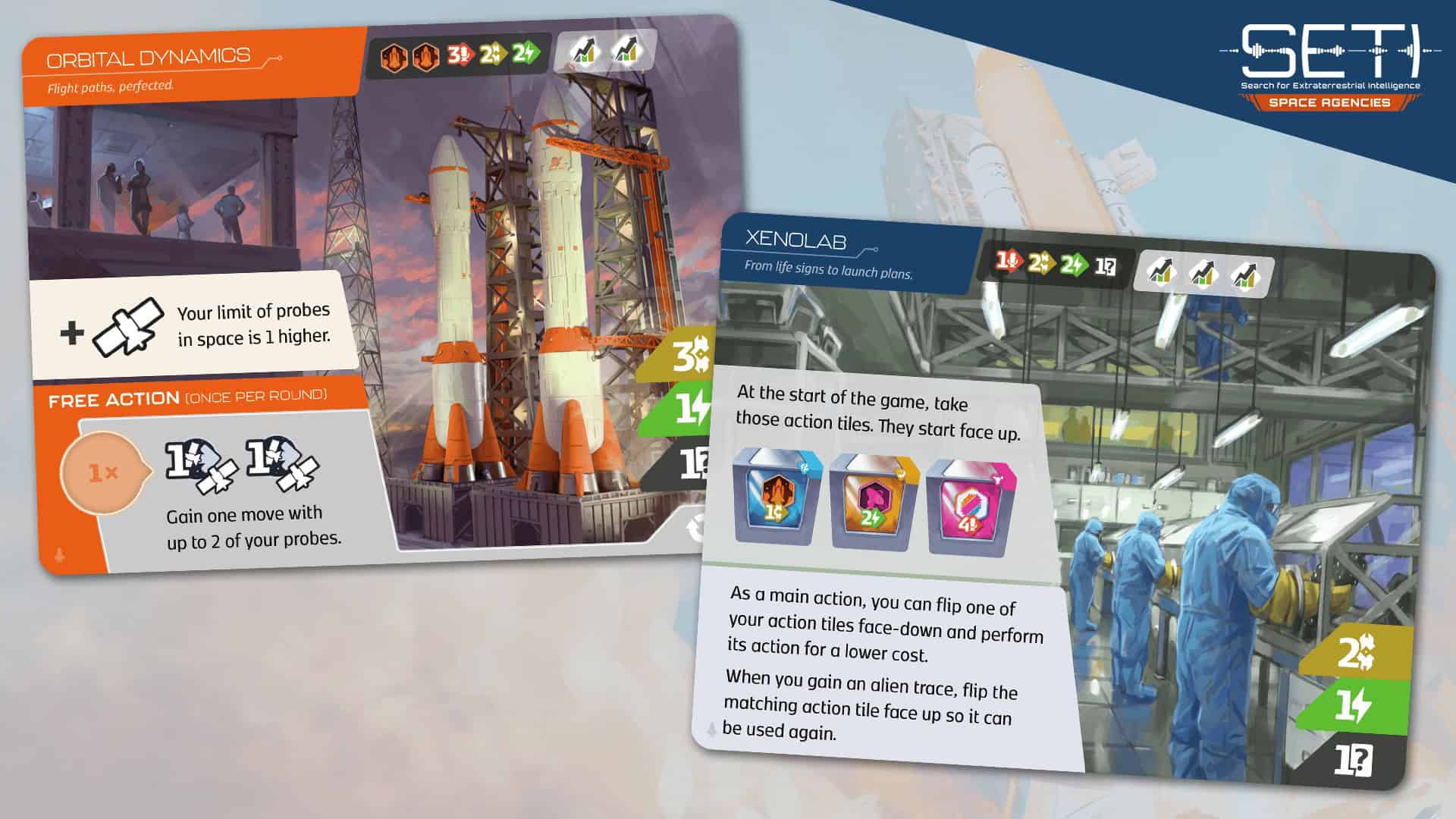This screenshot has width=1456, height=819.
Task: Activate the once-per-round free action token
Action: (102, 473)
